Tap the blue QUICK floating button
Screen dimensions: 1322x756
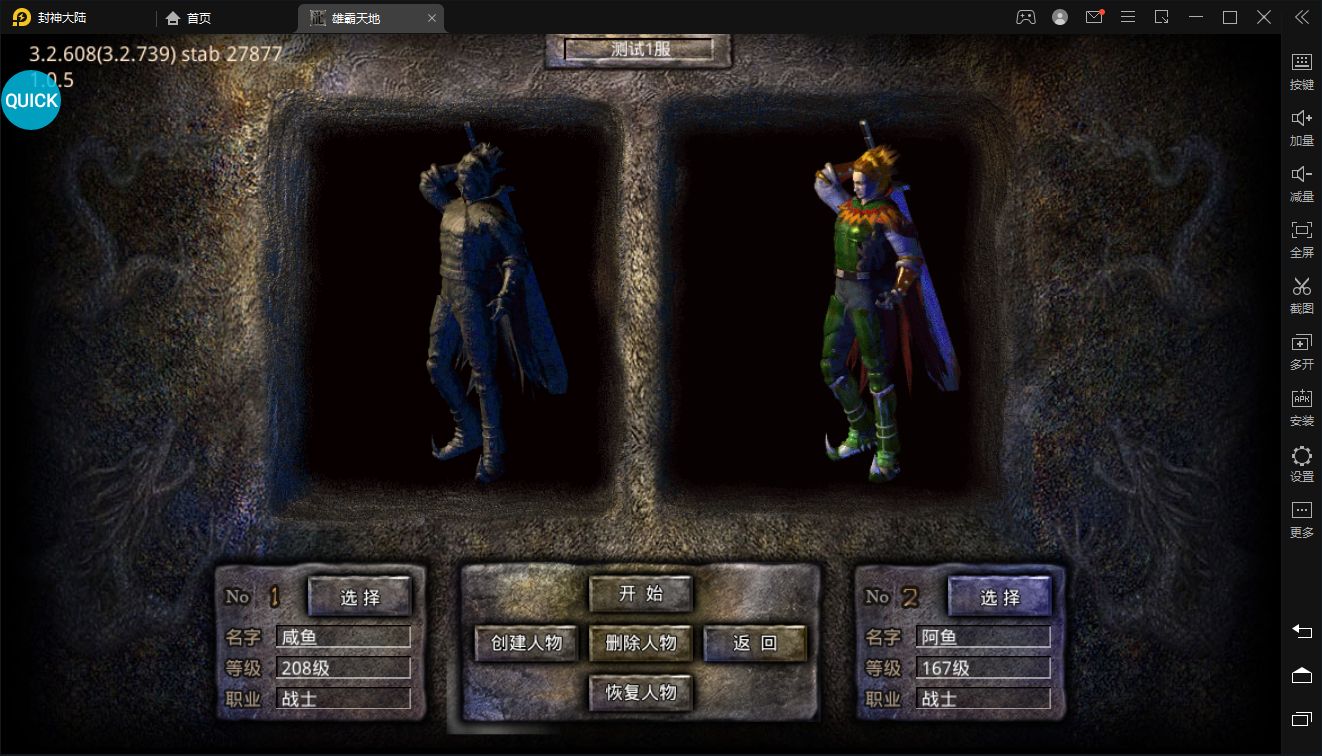point(31,100)
